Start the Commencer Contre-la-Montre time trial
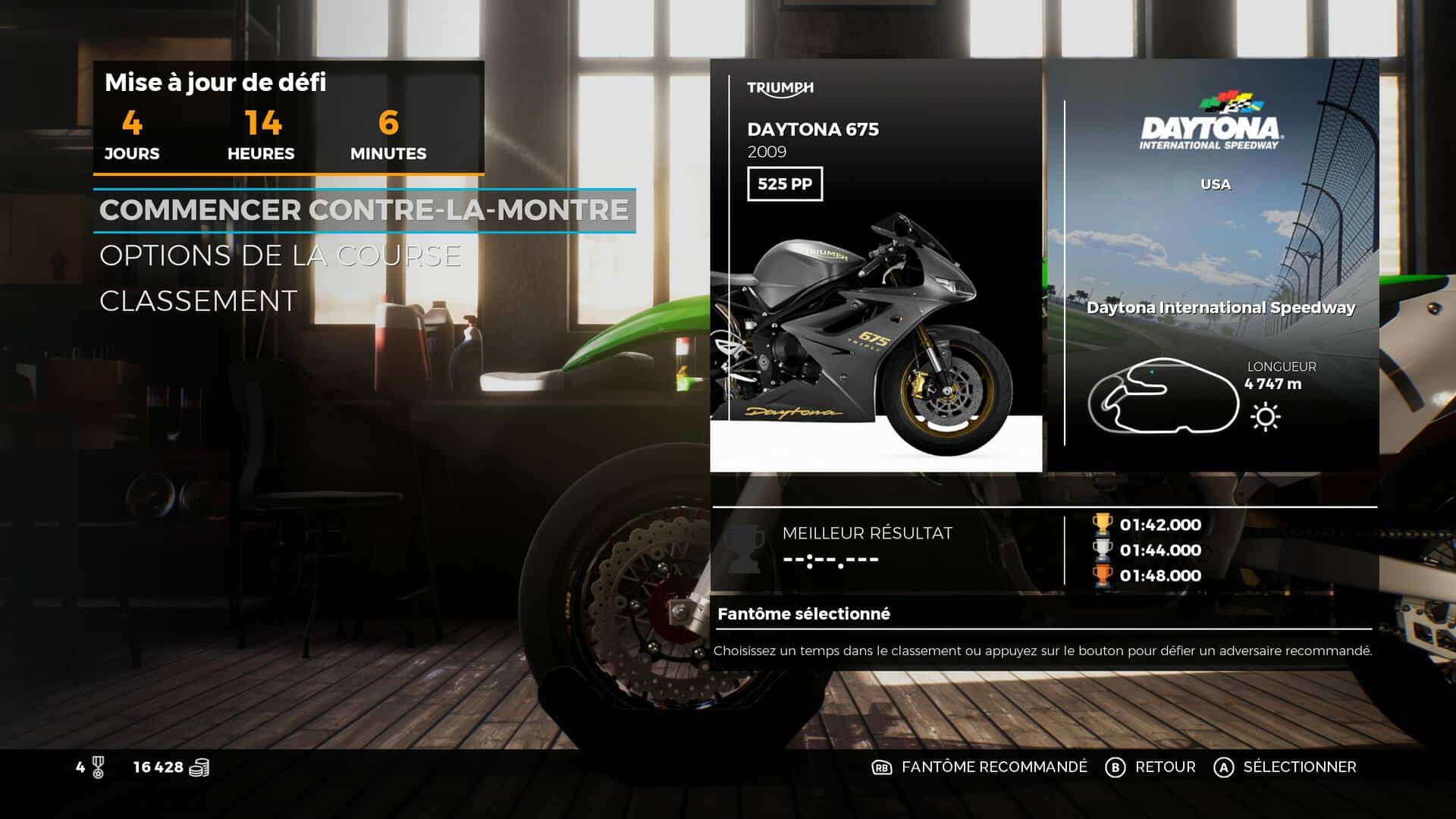This screenshot has height=819, width=1456. 364,210
